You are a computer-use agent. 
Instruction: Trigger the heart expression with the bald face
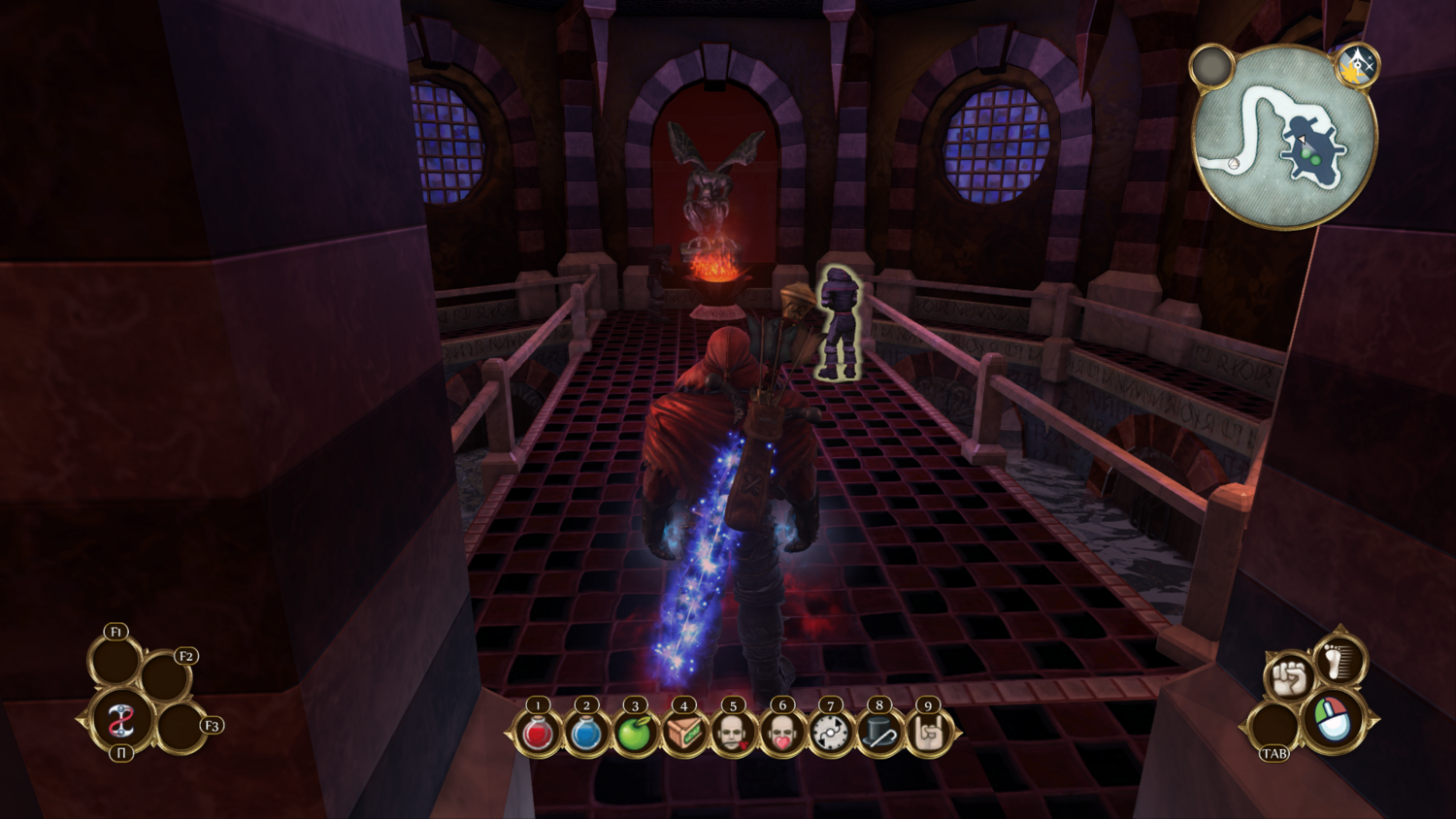[x=782, y=734]
